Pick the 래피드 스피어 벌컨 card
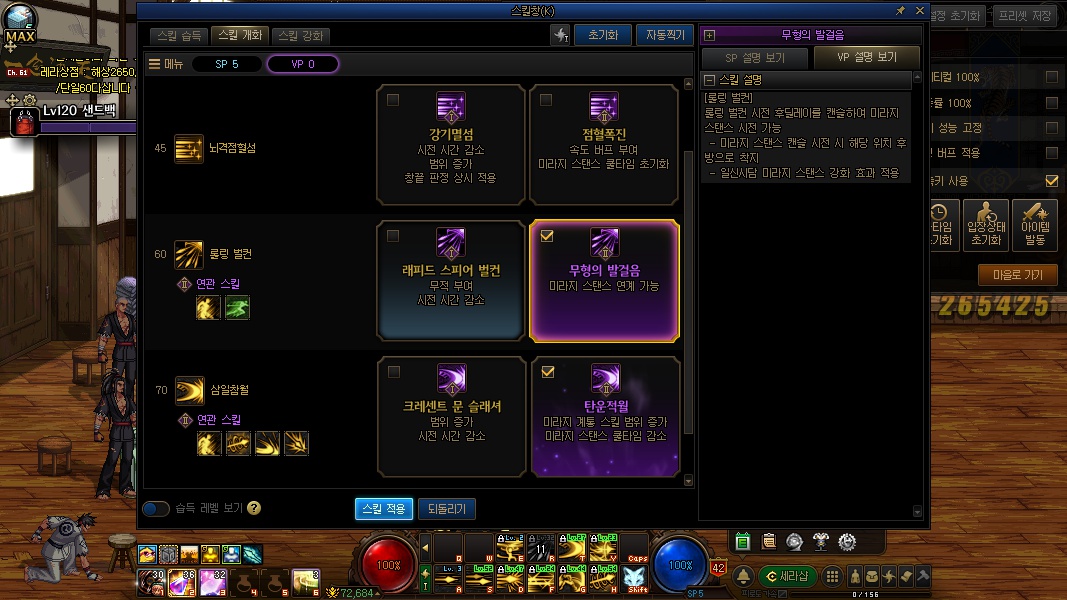The width and height of the screenshot is (1067, 600). pos(451,281)
